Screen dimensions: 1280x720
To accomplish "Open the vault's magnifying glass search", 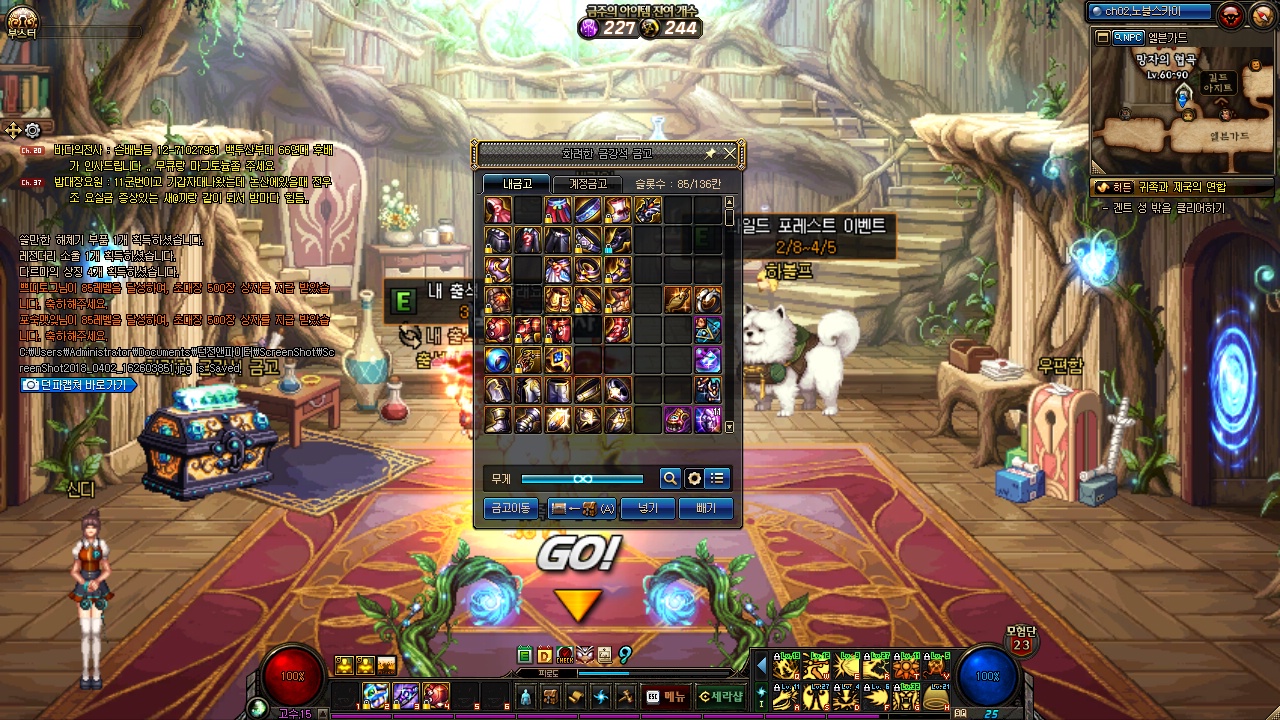I will click(x=670, y=479).
